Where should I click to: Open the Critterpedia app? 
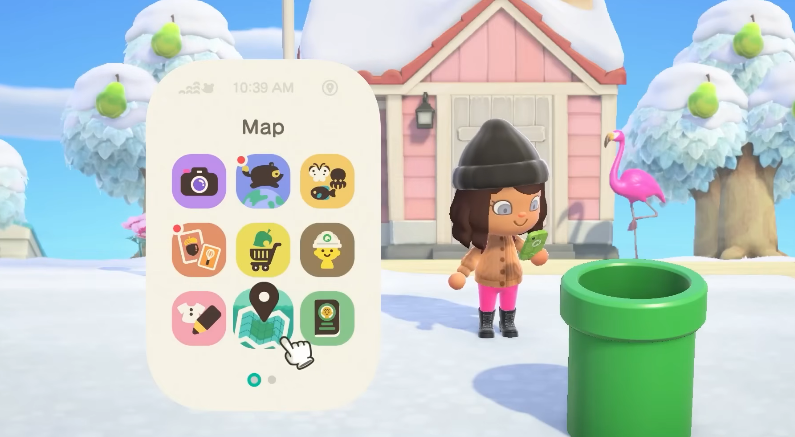pos(327,181)
